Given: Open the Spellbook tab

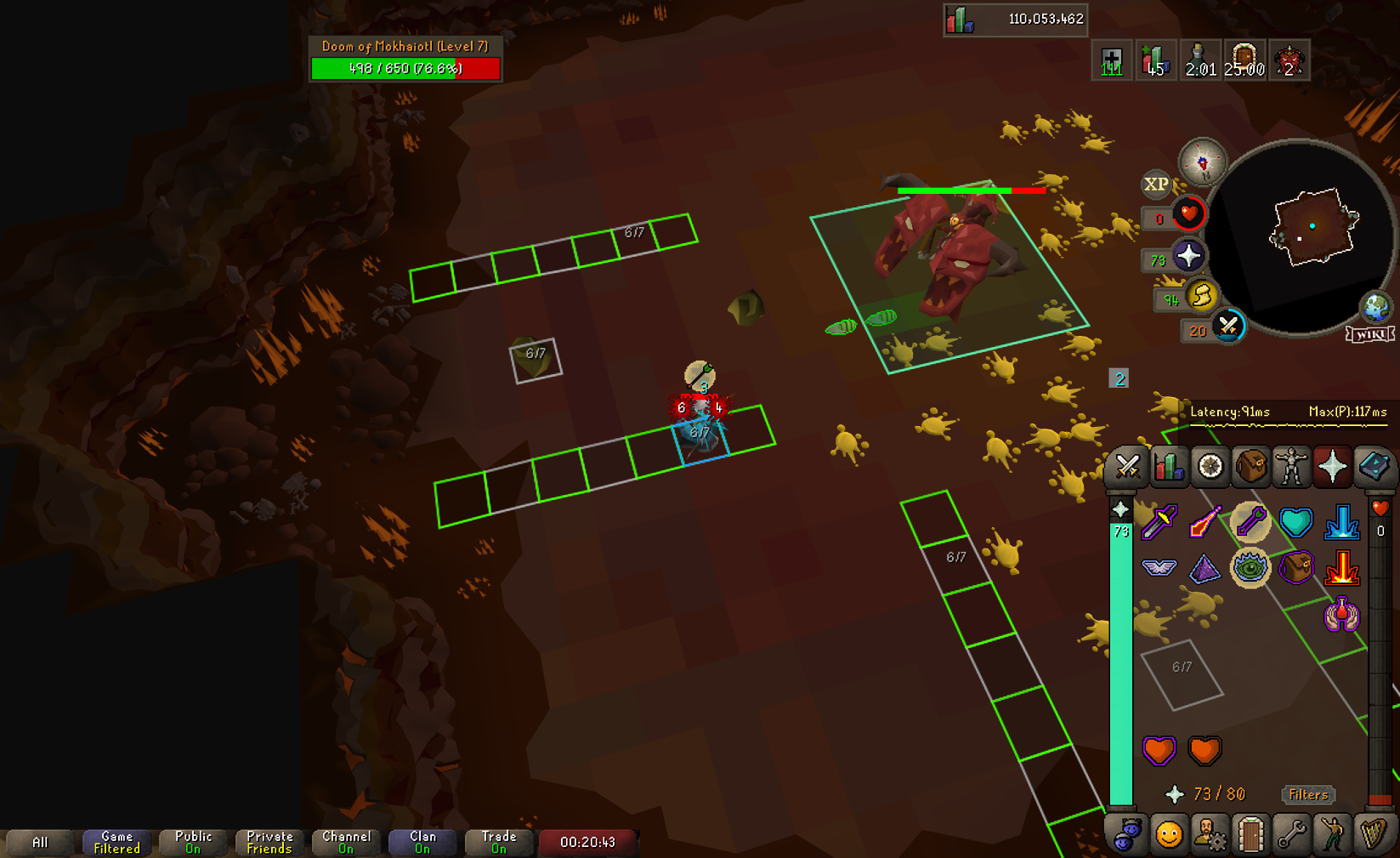Looking at the screenshot, I should (1374, 467).
